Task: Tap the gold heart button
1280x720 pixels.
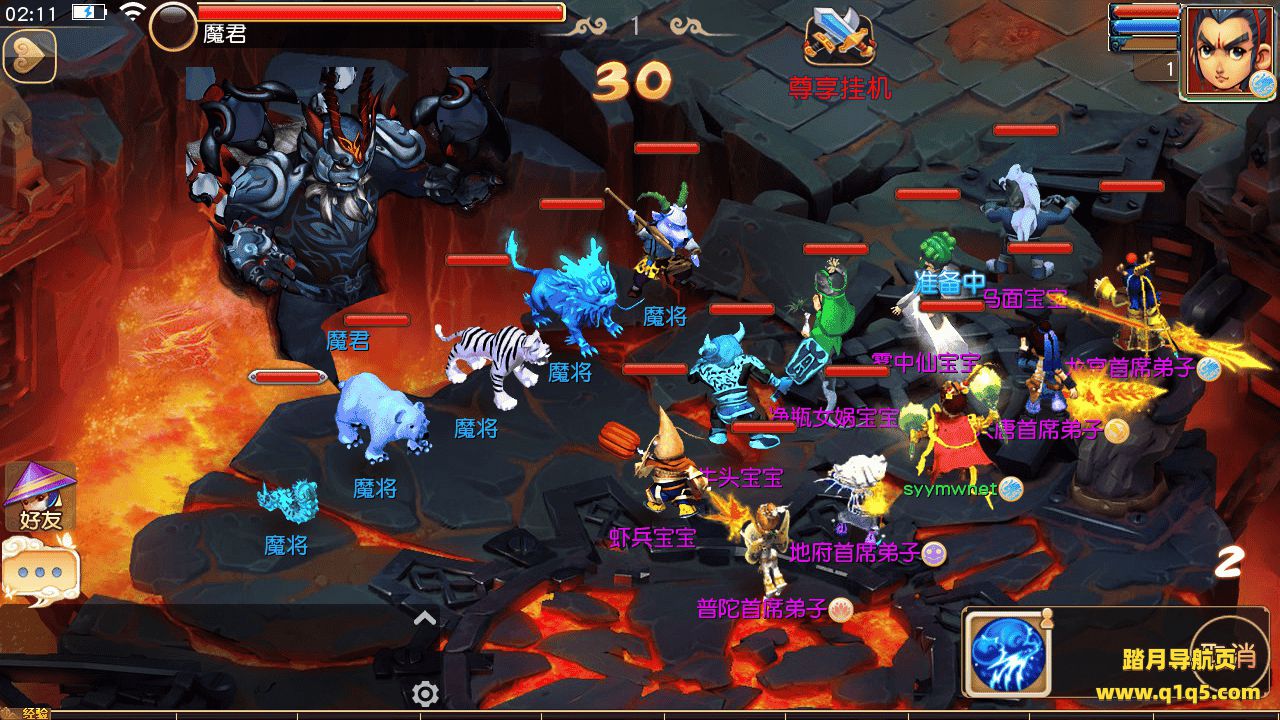Action: (x=29, y=56)
